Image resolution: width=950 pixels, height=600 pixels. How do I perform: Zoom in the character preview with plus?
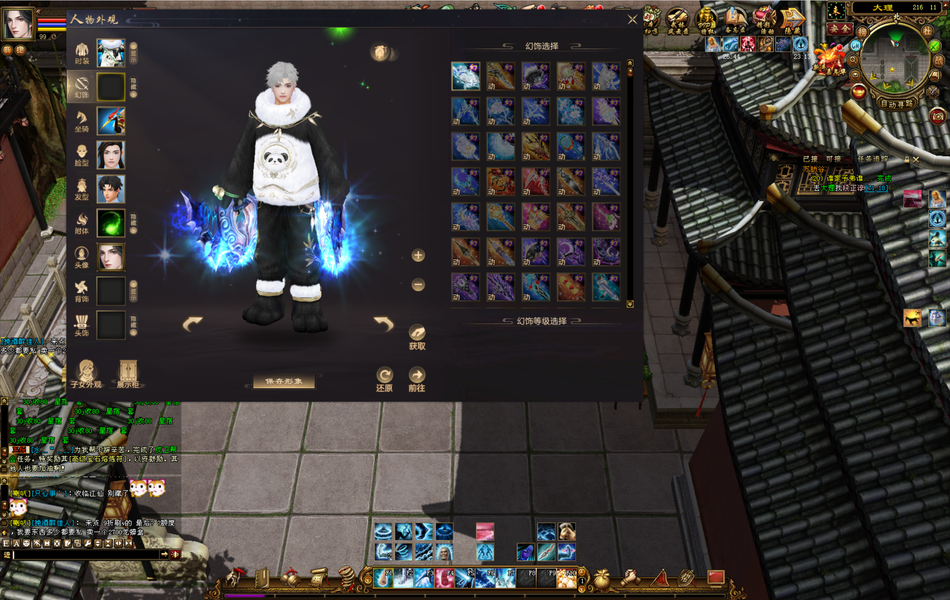pyautogui.click(x=418, y=255)
